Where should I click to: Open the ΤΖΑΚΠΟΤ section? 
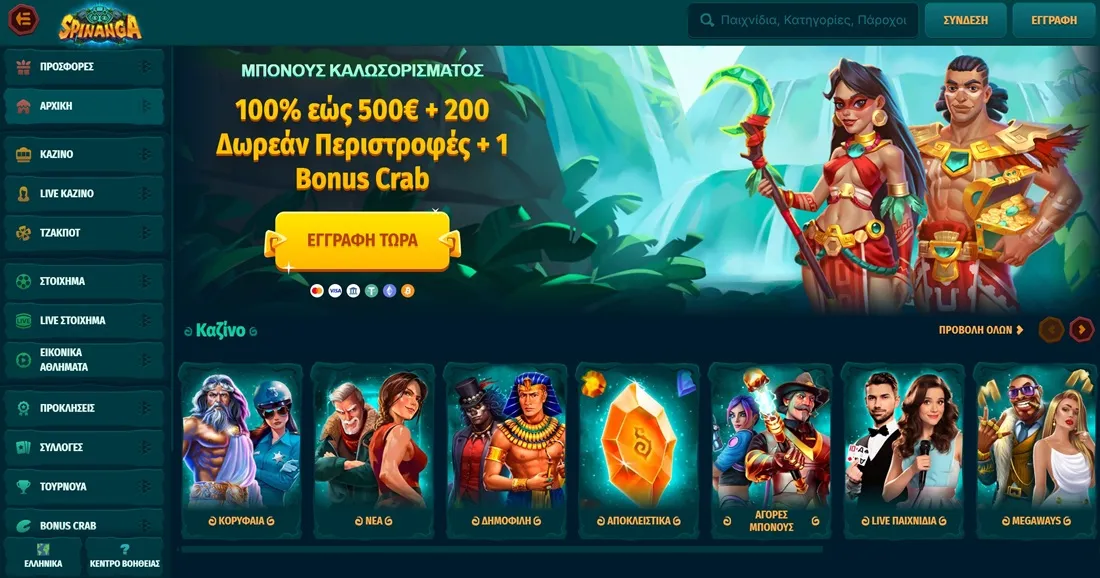84,233
